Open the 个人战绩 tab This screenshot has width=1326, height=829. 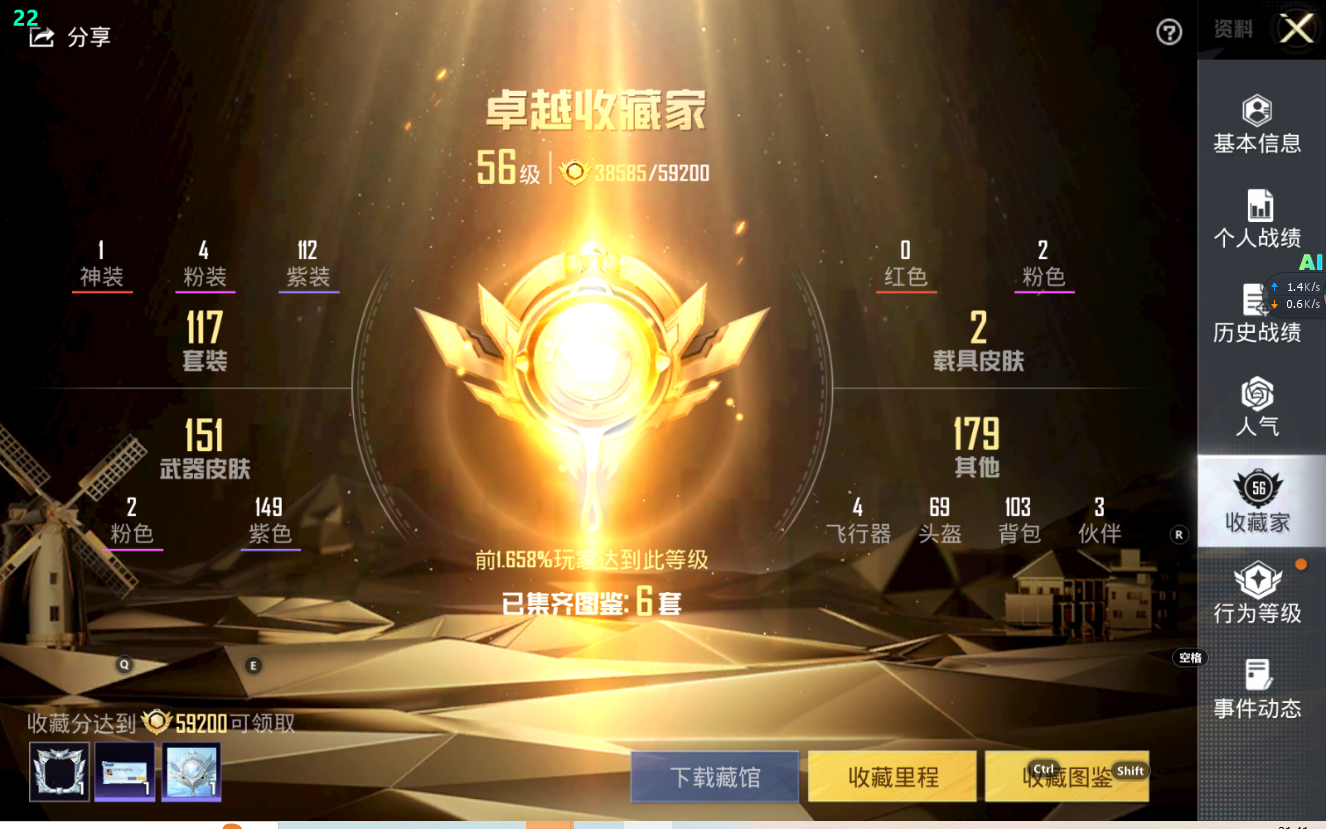click(x=1257, y=219)
